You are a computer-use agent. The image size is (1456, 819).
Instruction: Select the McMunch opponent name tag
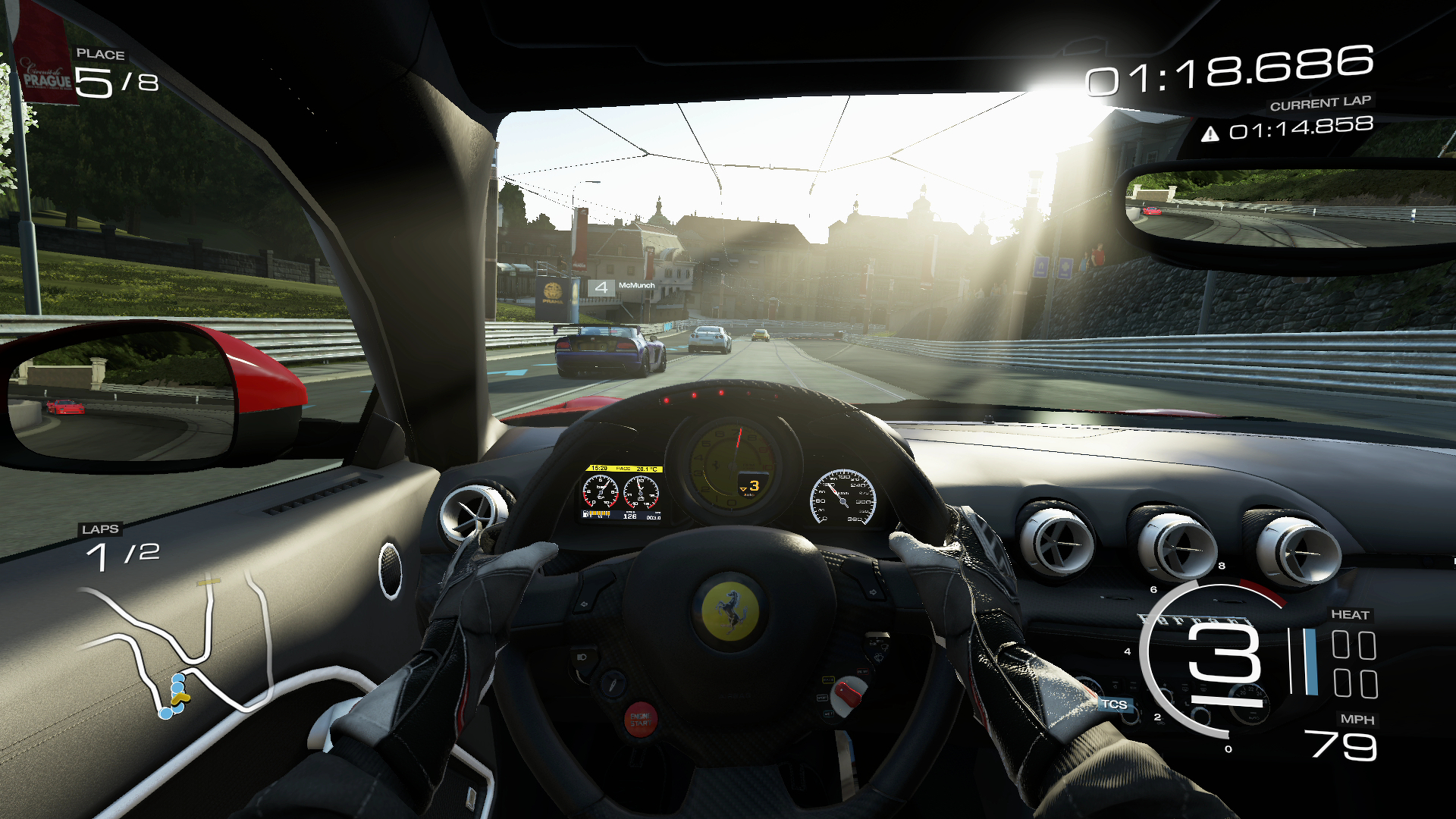(635, 286)
